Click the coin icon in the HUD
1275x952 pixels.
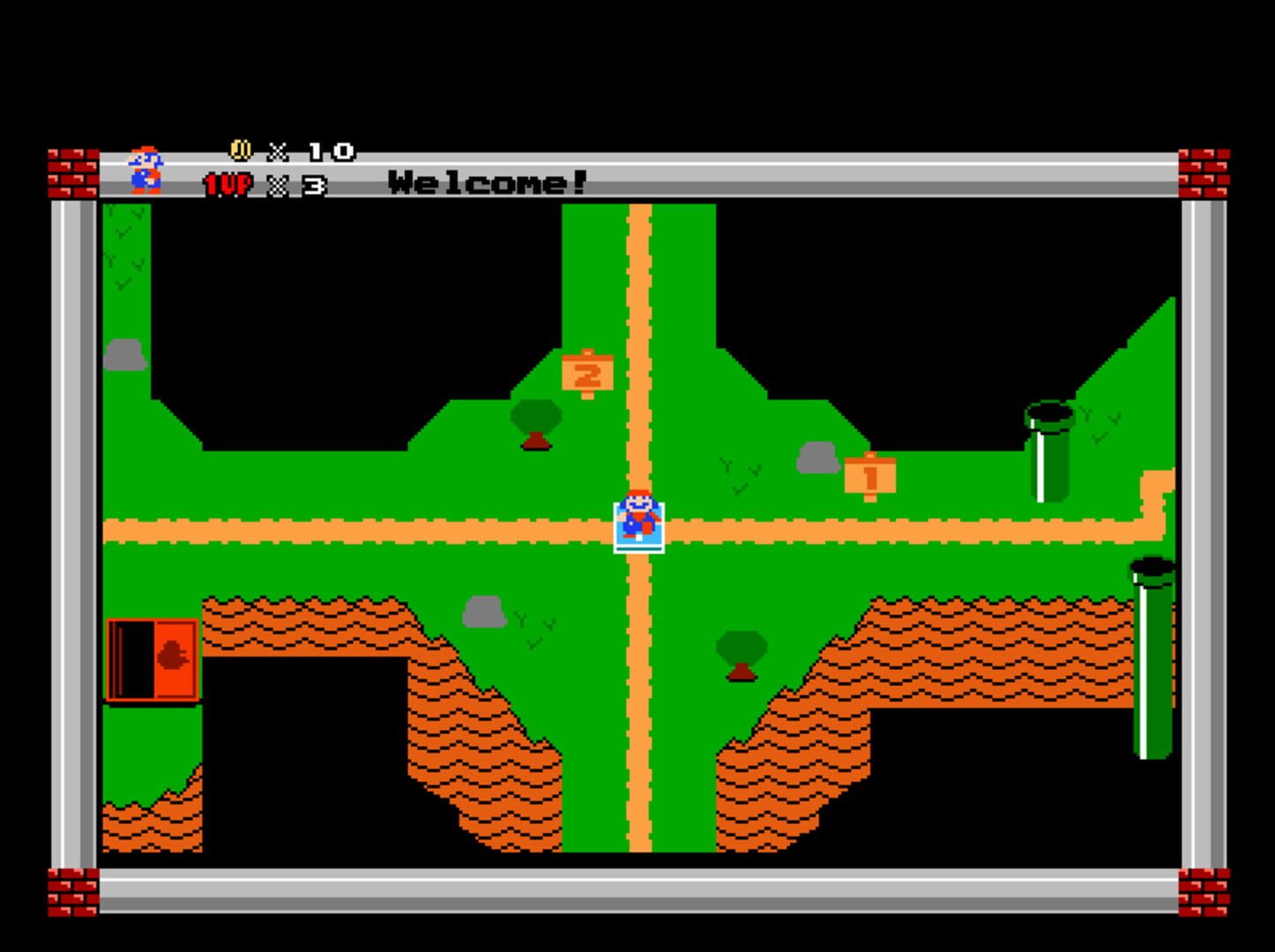tap(239, 150)
